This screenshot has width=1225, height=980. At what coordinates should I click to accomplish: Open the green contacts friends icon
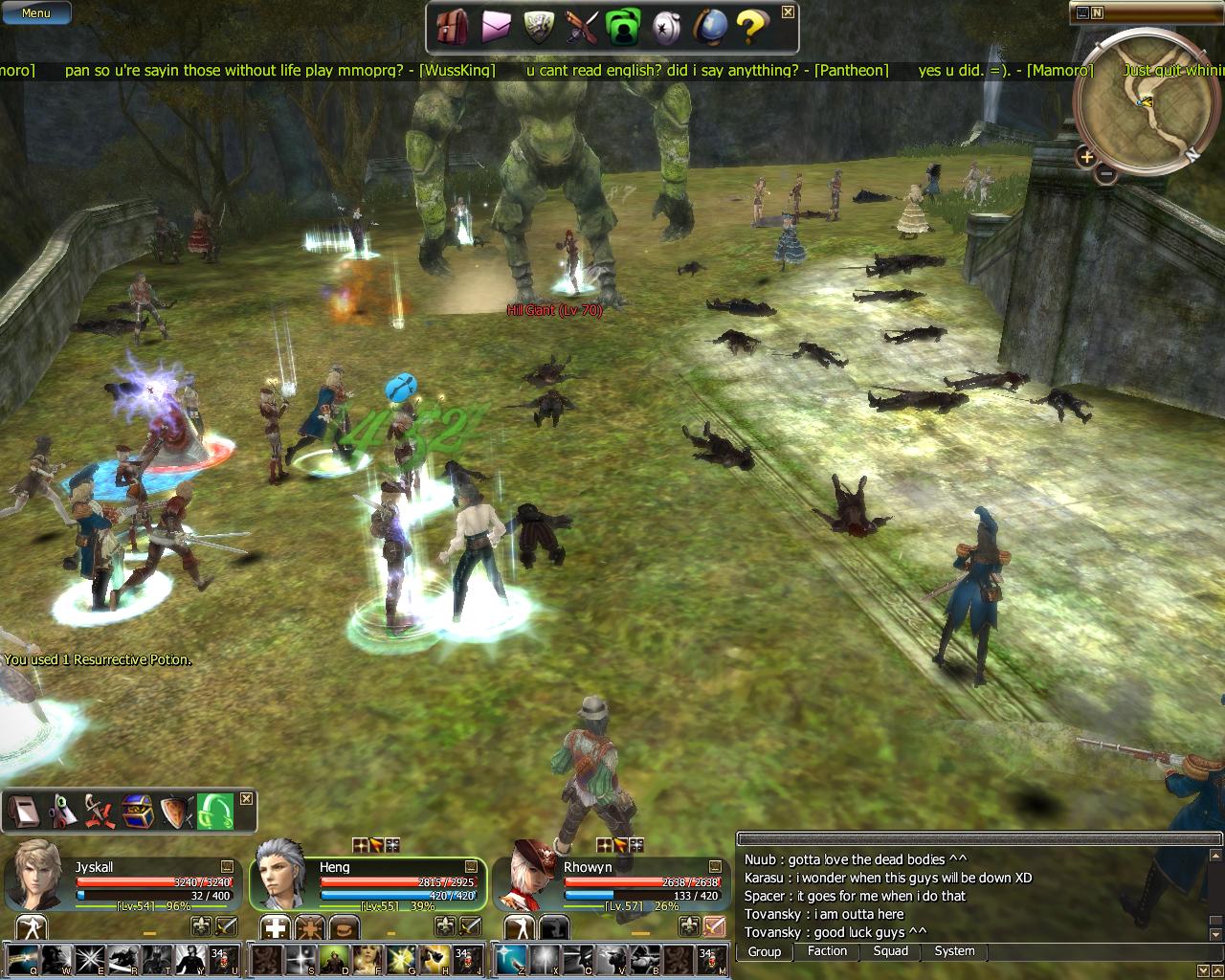point(623,28)
